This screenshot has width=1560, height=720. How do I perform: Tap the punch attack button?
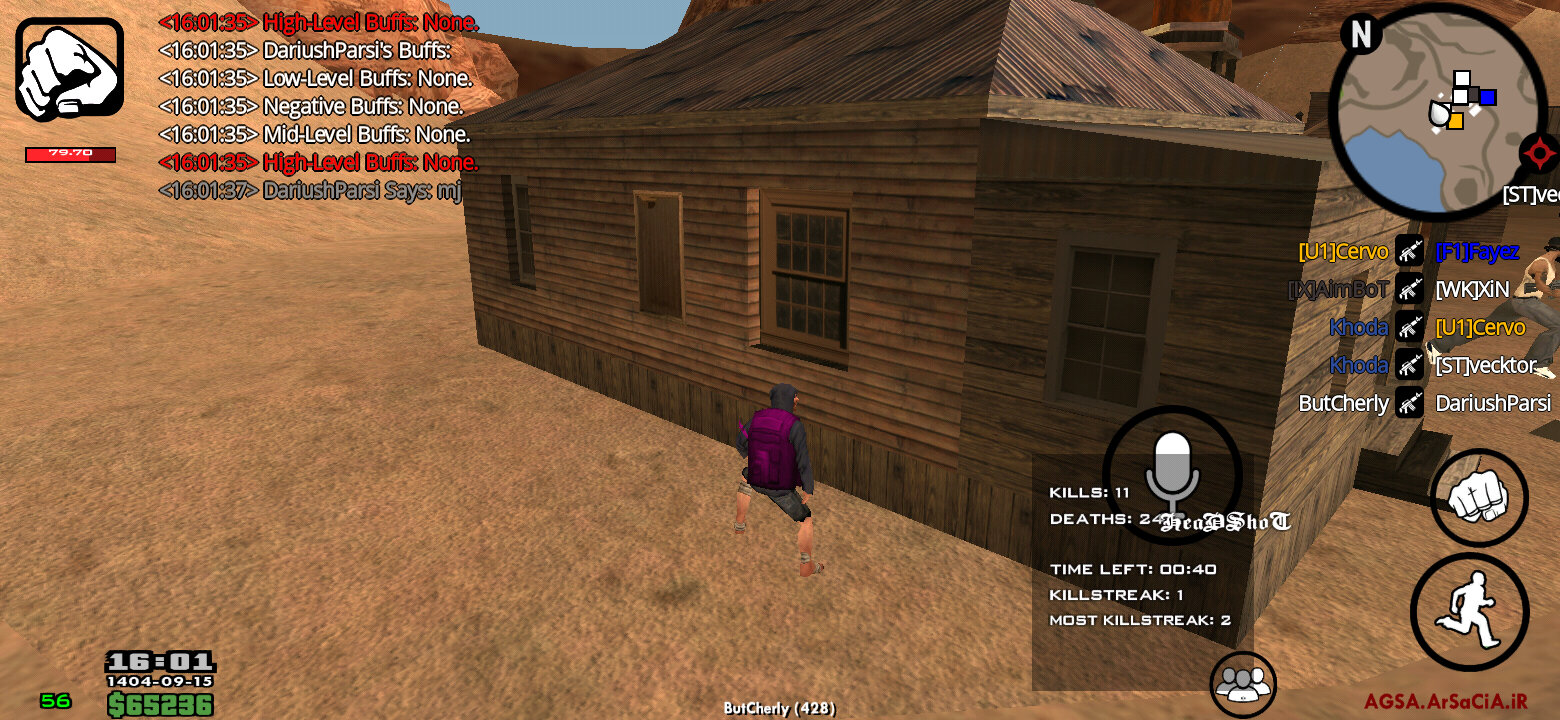tap(1478, 497)
